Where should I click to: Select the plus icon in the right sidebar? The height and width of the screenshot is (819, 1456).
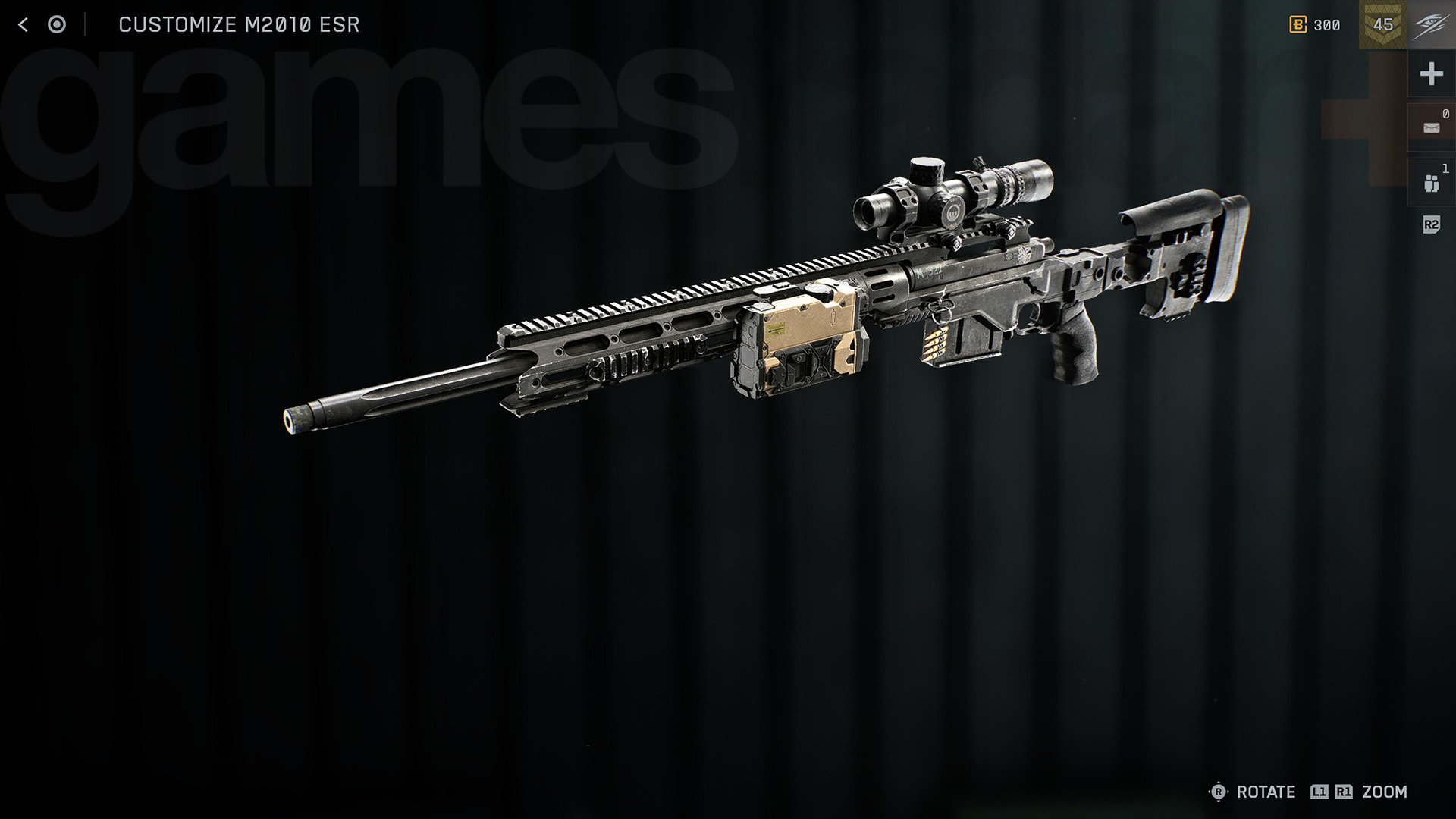point(1430,74)
